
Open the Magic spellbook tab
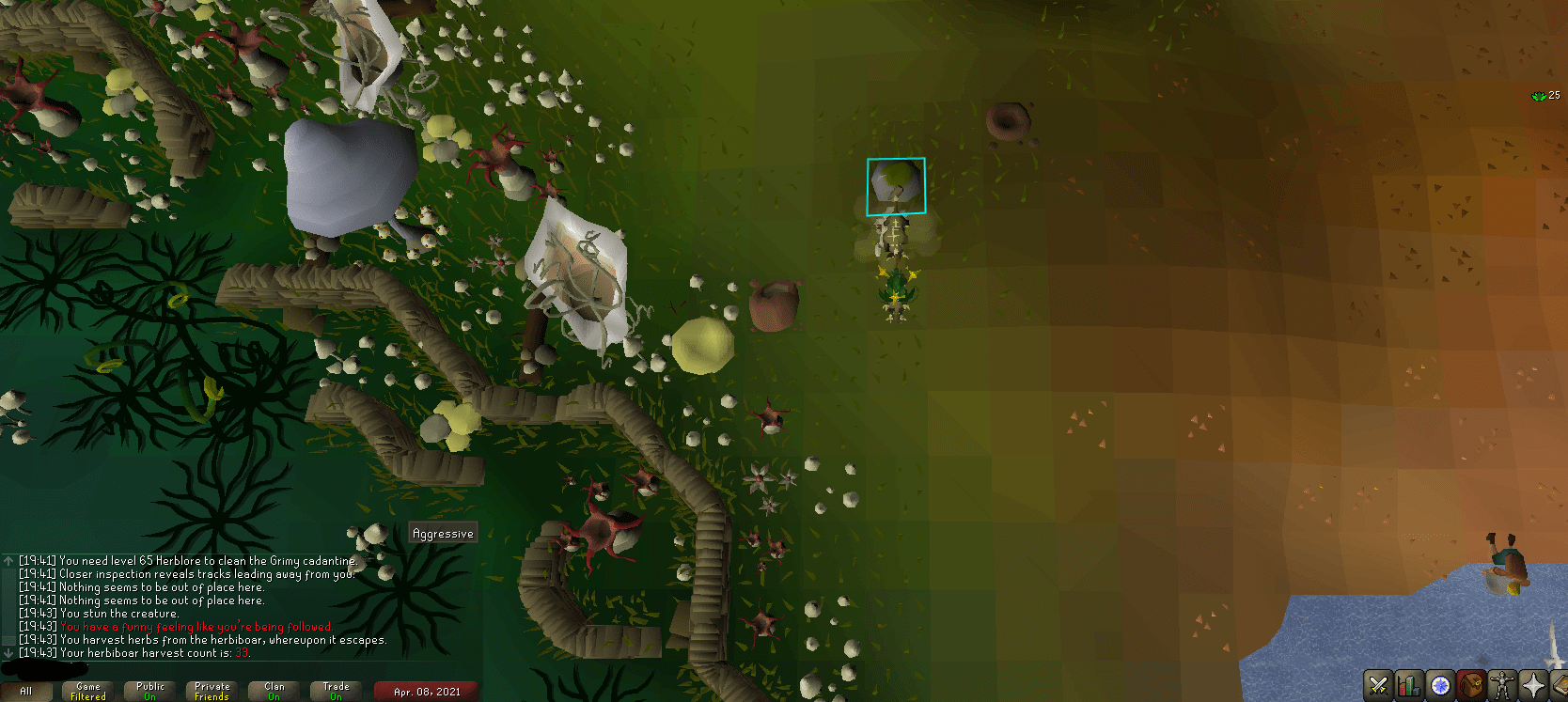click(1560, 685)
